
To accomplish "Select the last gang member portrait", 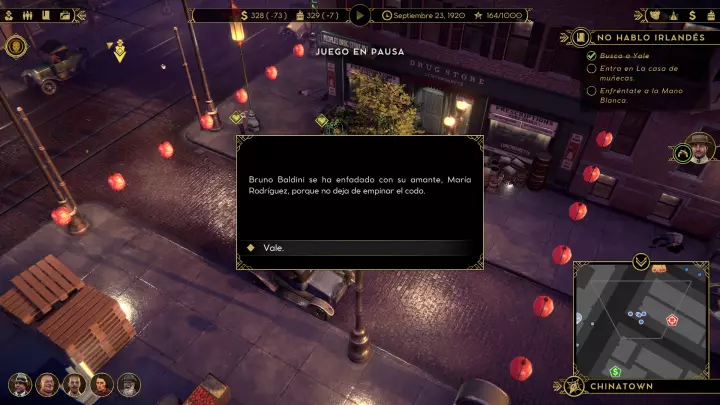I will click(x=129, y=384).
